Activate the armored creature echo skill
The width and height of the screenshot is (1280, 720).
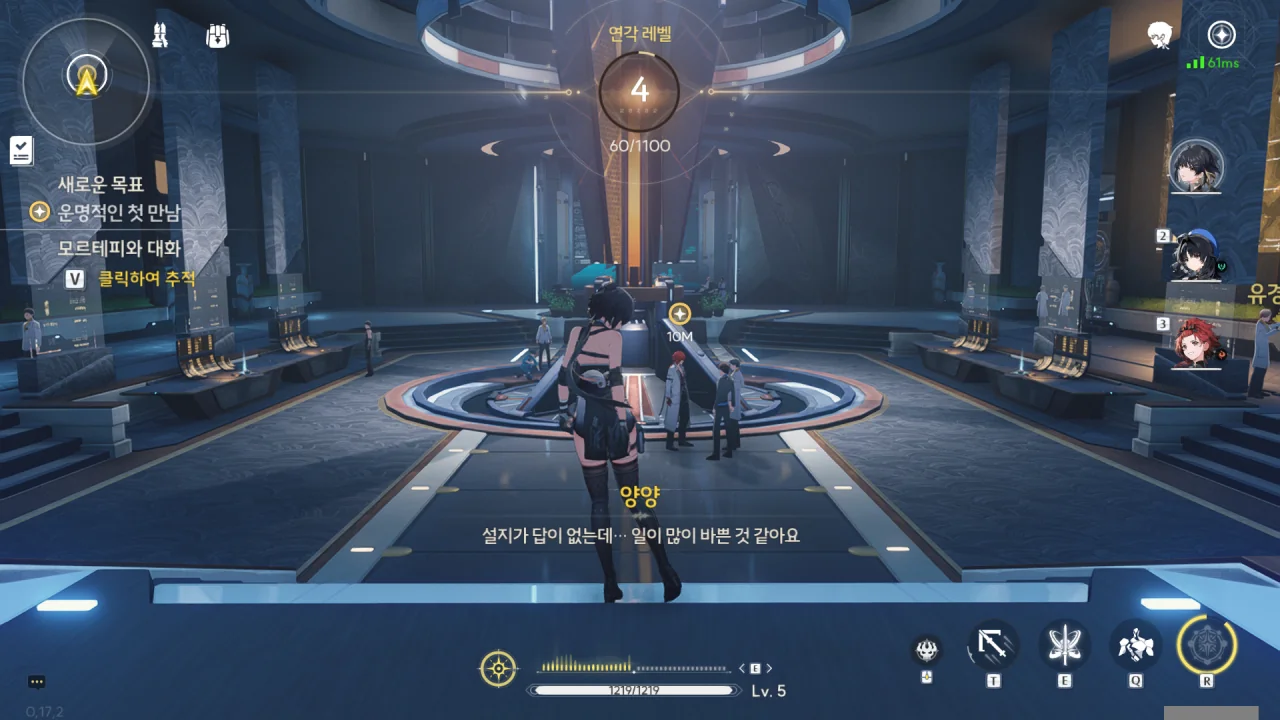(x=1136, y=645)
